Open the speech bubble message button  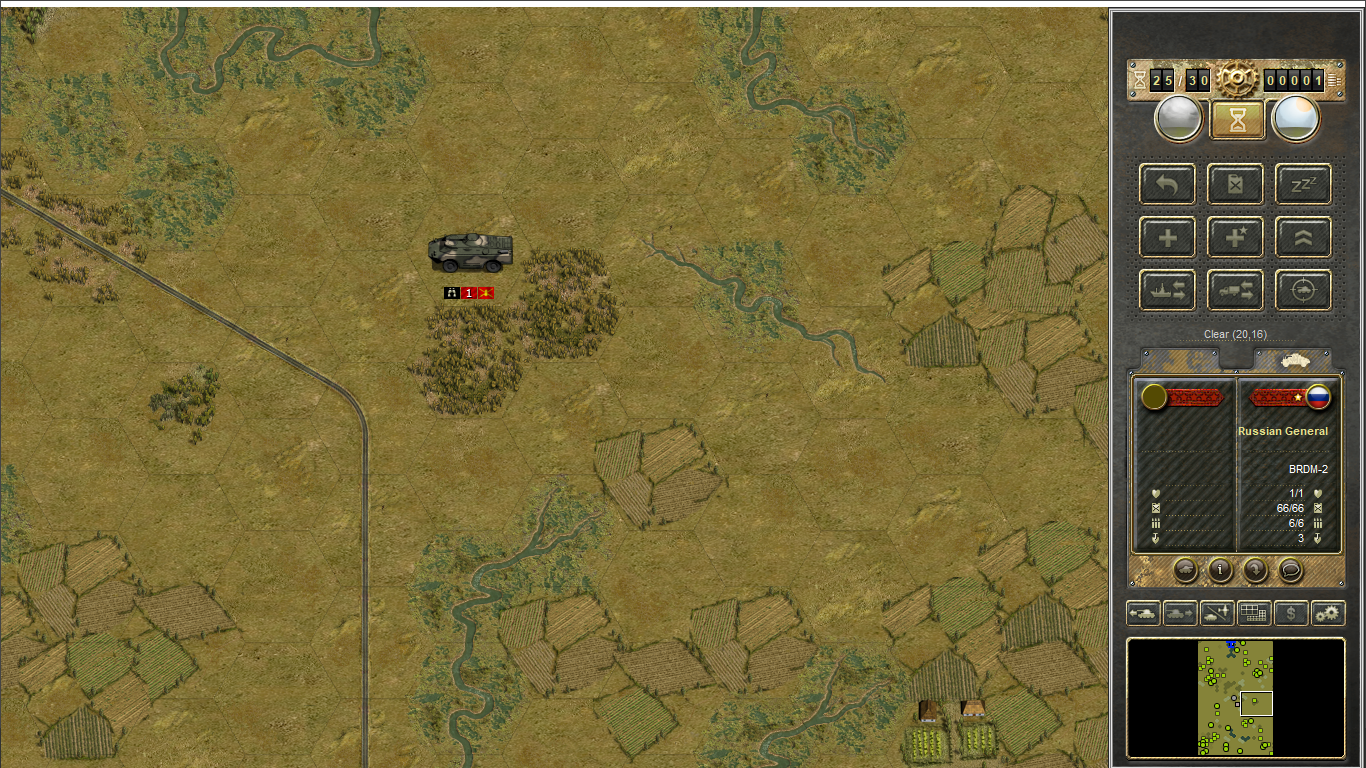[x=1290, y=570]
